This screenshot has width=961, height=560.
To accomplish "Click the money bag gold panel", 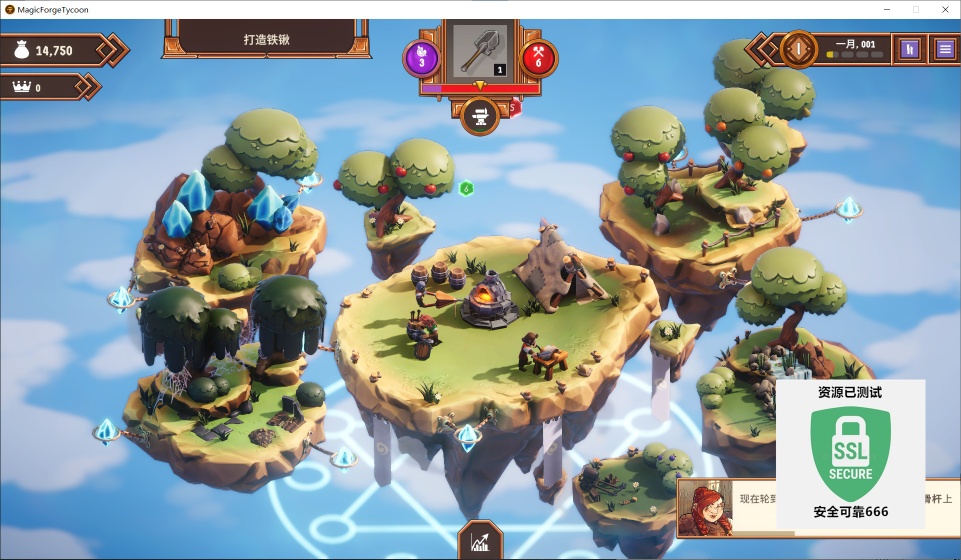I will 58,50.
